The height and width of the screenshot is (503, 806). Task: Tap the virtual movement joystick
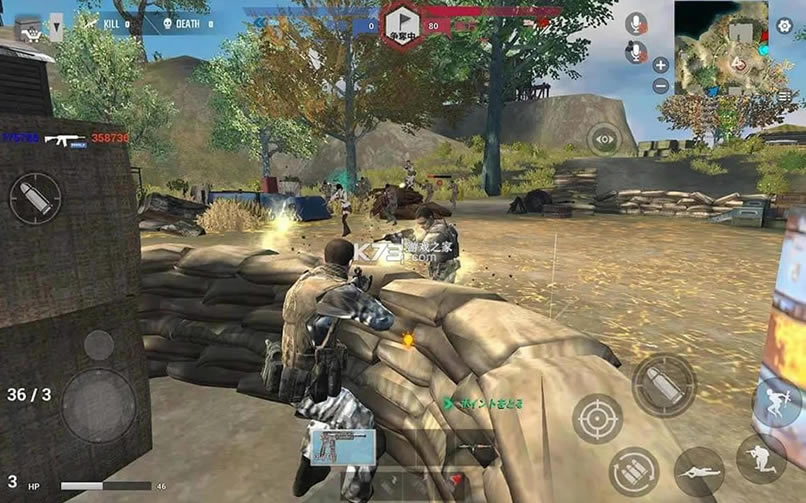(x=99, y=404)
